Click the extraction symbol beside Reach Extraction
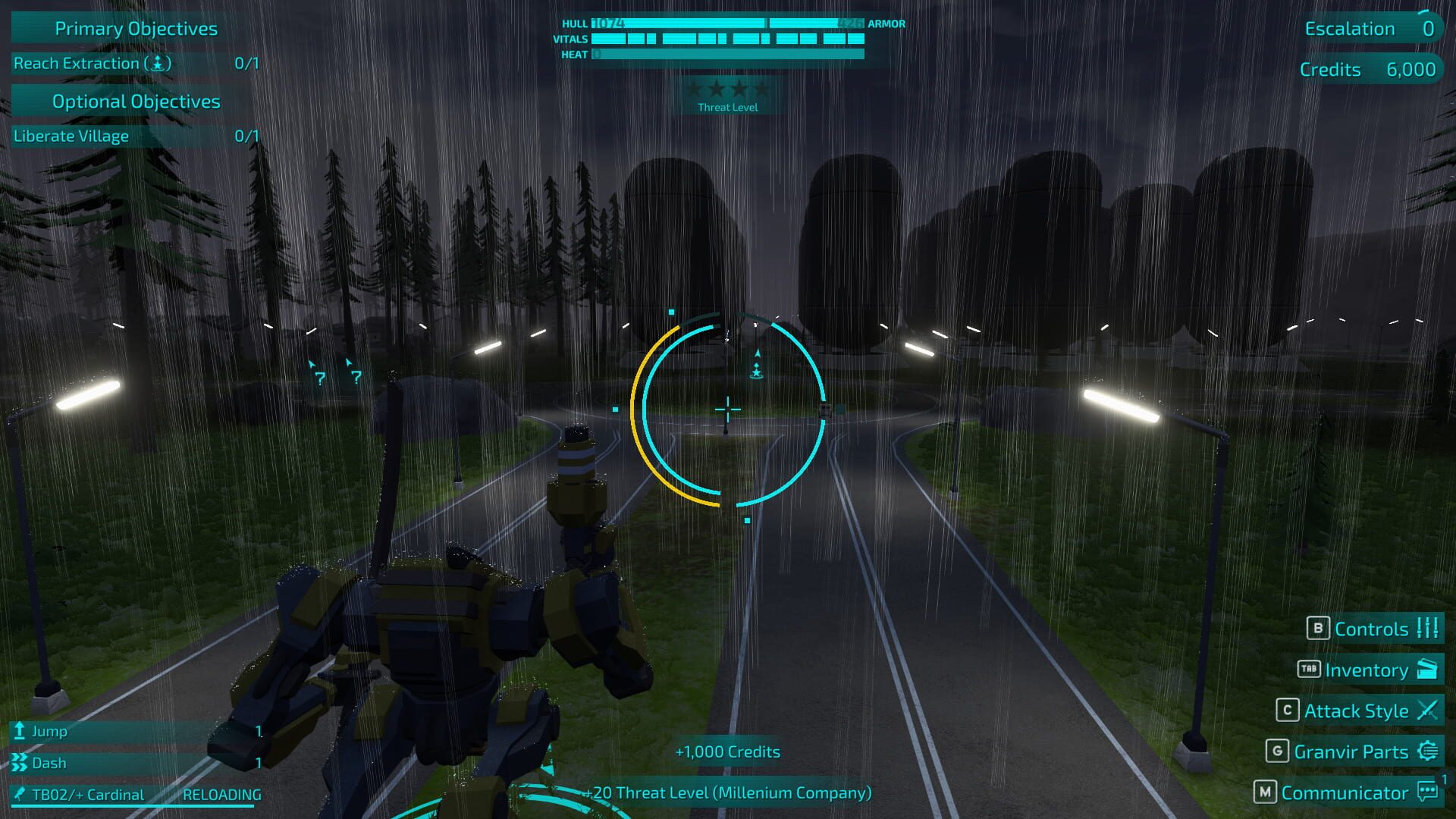 tap(158, 64)
